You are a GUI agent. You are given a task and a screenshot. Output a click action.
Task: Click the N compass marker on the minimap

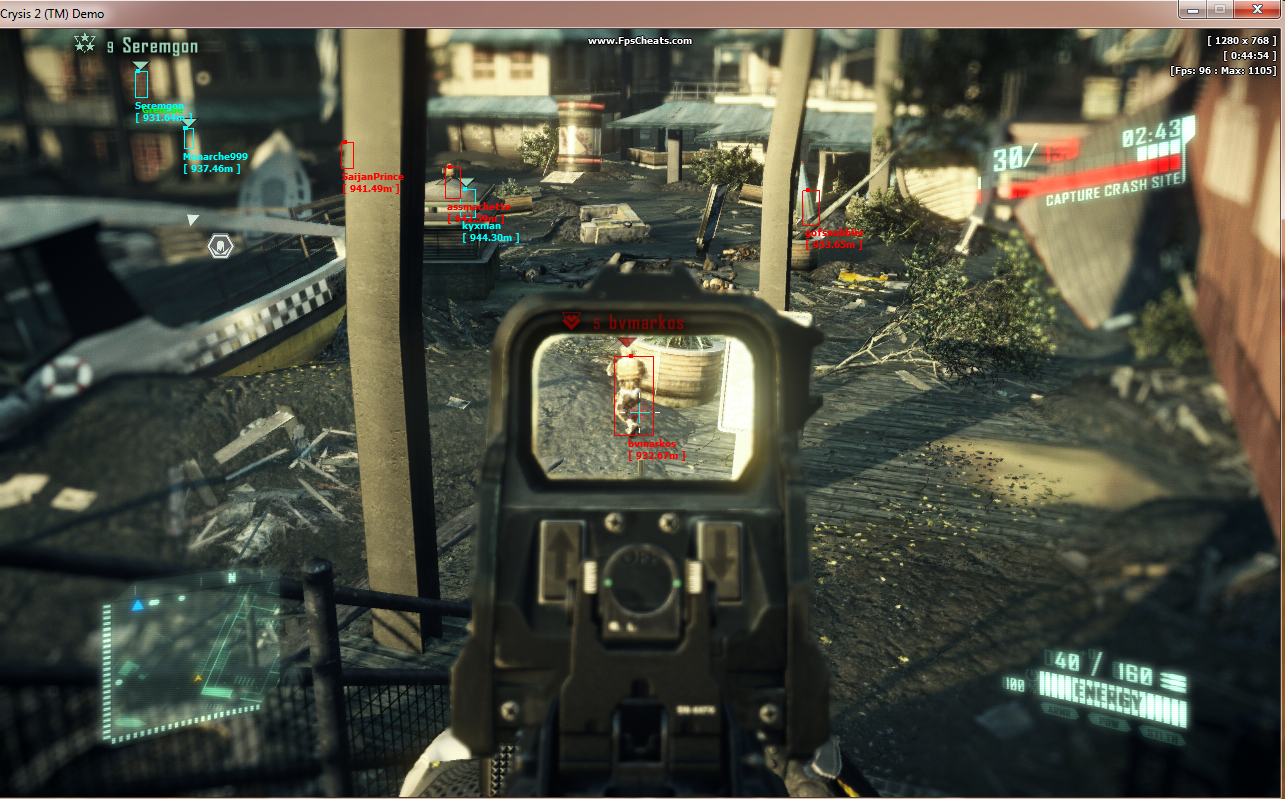point(231,576)
